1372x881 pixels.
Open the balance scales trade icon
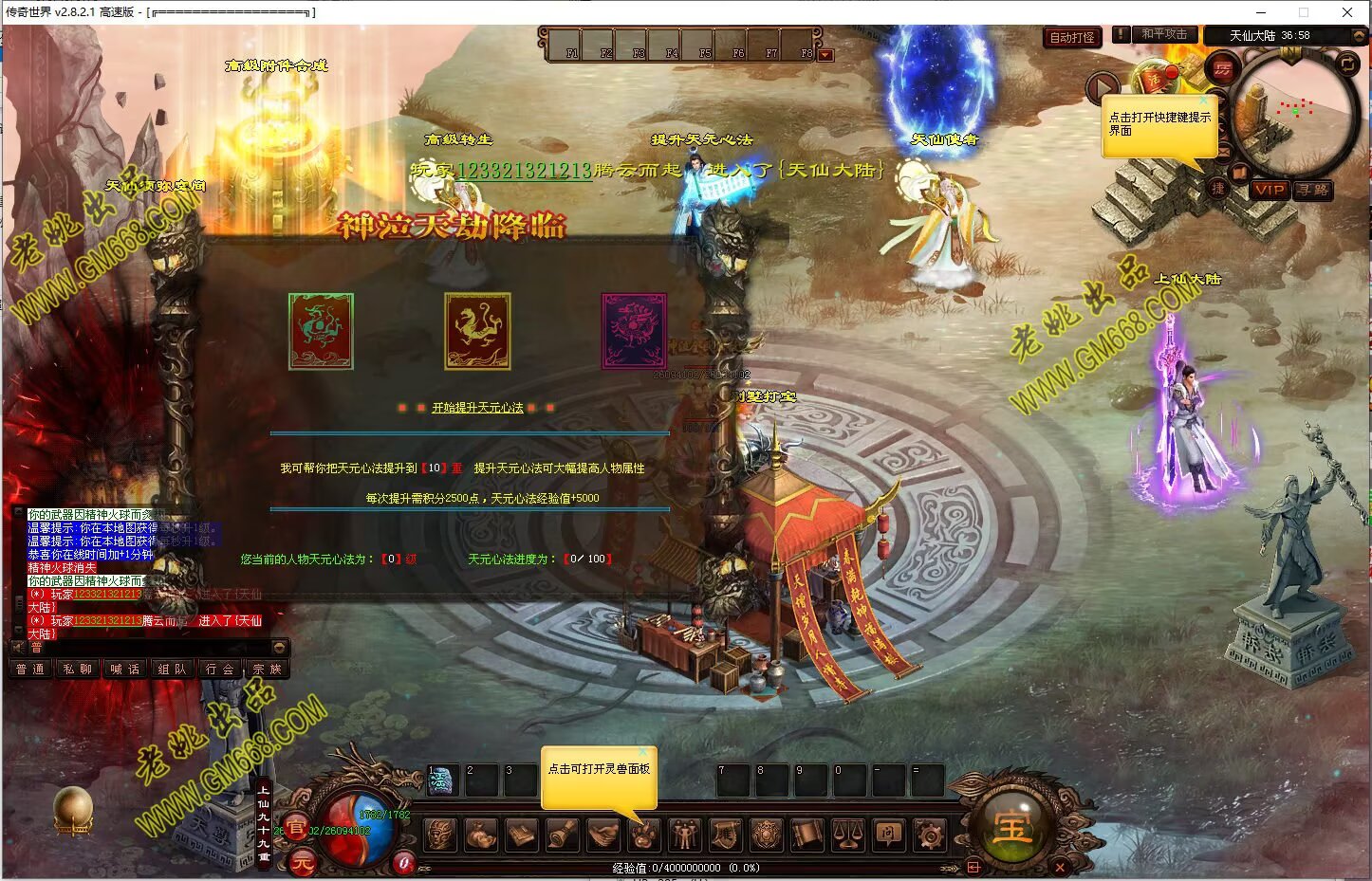click(848, 835)
